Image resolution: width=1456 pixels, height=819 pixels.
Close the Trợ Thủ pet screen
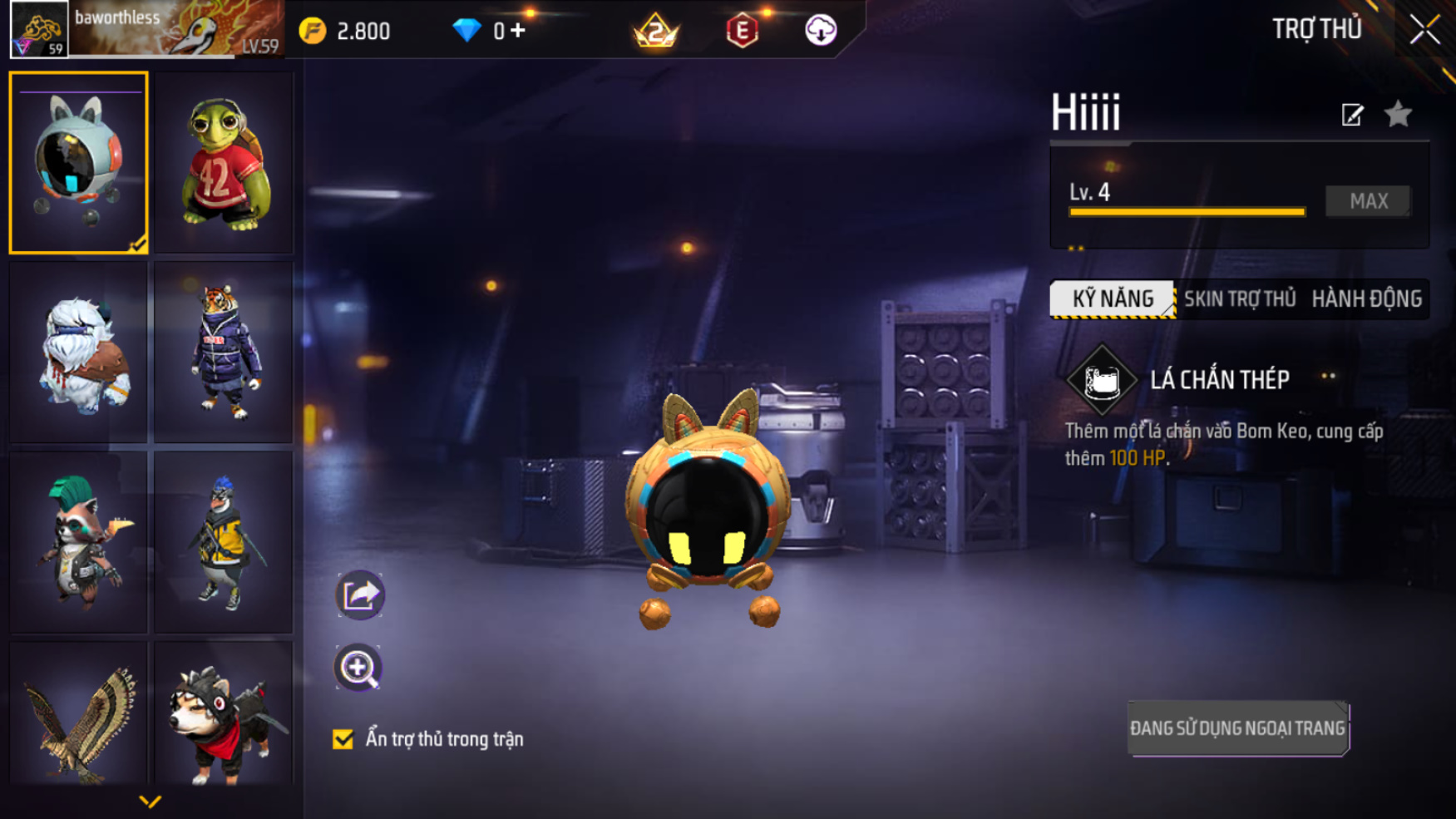point(1424,30)
